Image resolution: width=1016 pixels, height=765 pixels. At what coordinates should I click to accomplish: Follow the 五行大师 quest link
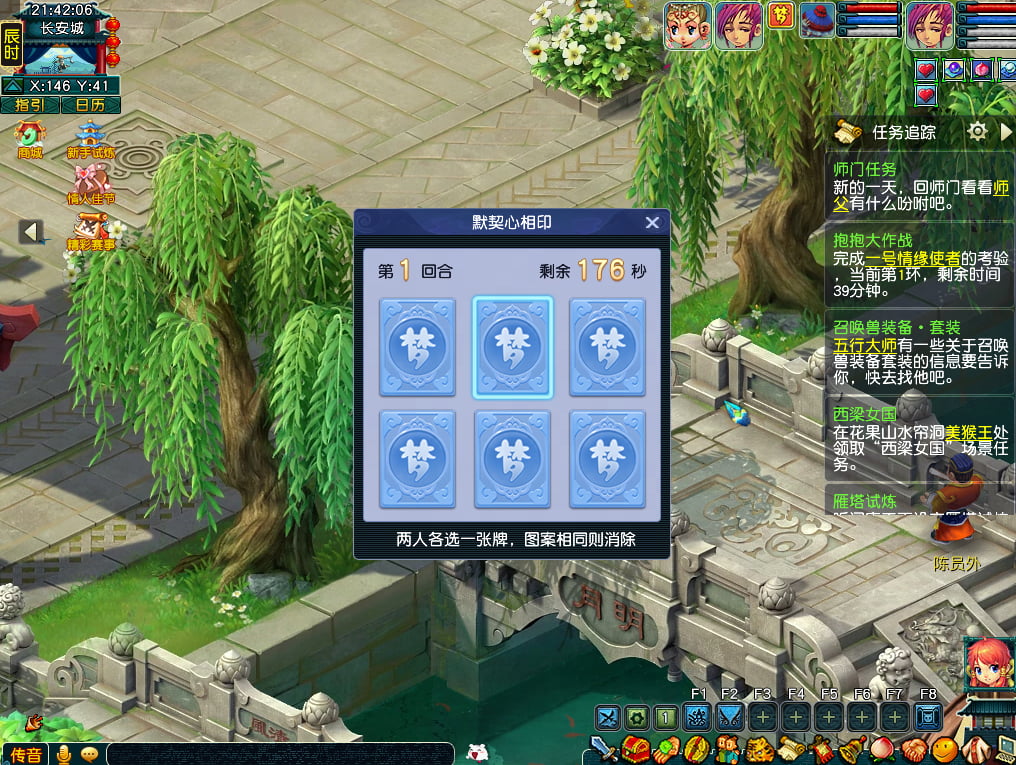(x=863, y=344)
